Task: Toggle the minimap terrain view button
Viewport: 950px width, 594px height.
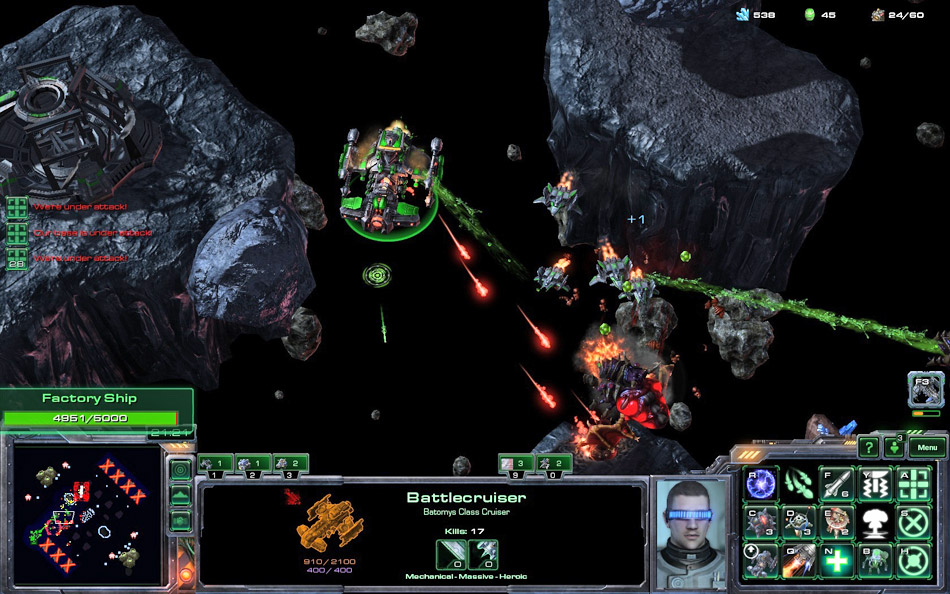Action: click(181, 495)
